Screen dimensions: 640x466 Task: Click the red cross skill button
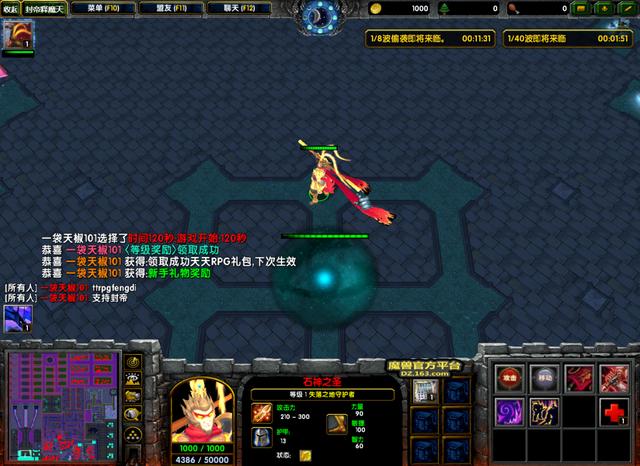pyautogui.click(x=616, y=412)
